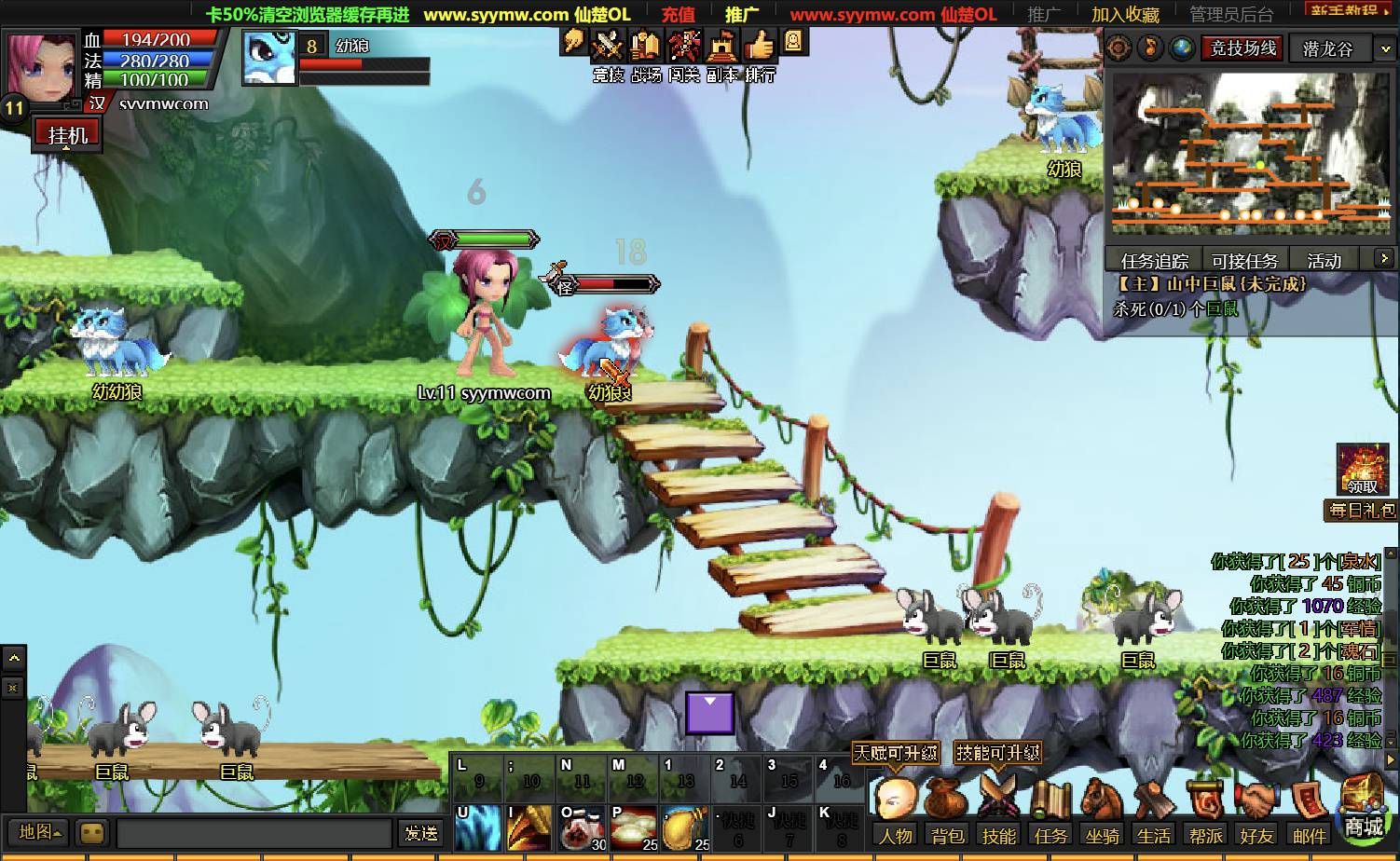The image size is (1400, 861).
Task: Open the 副本 dungeon castle icon
Action: coord(722,46)
